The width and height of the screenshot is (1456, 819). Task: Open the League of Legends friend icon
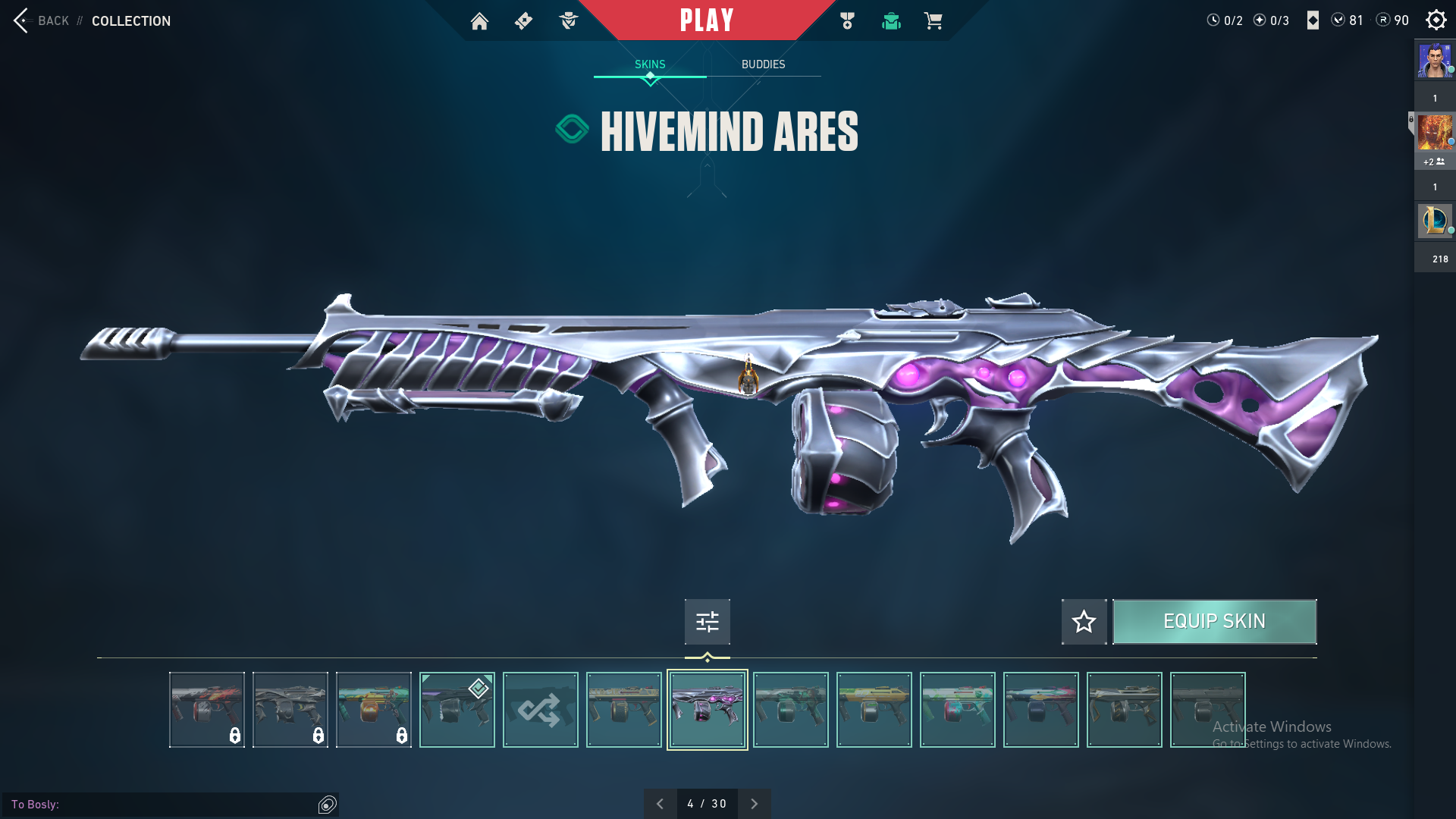pos(1434,221)
